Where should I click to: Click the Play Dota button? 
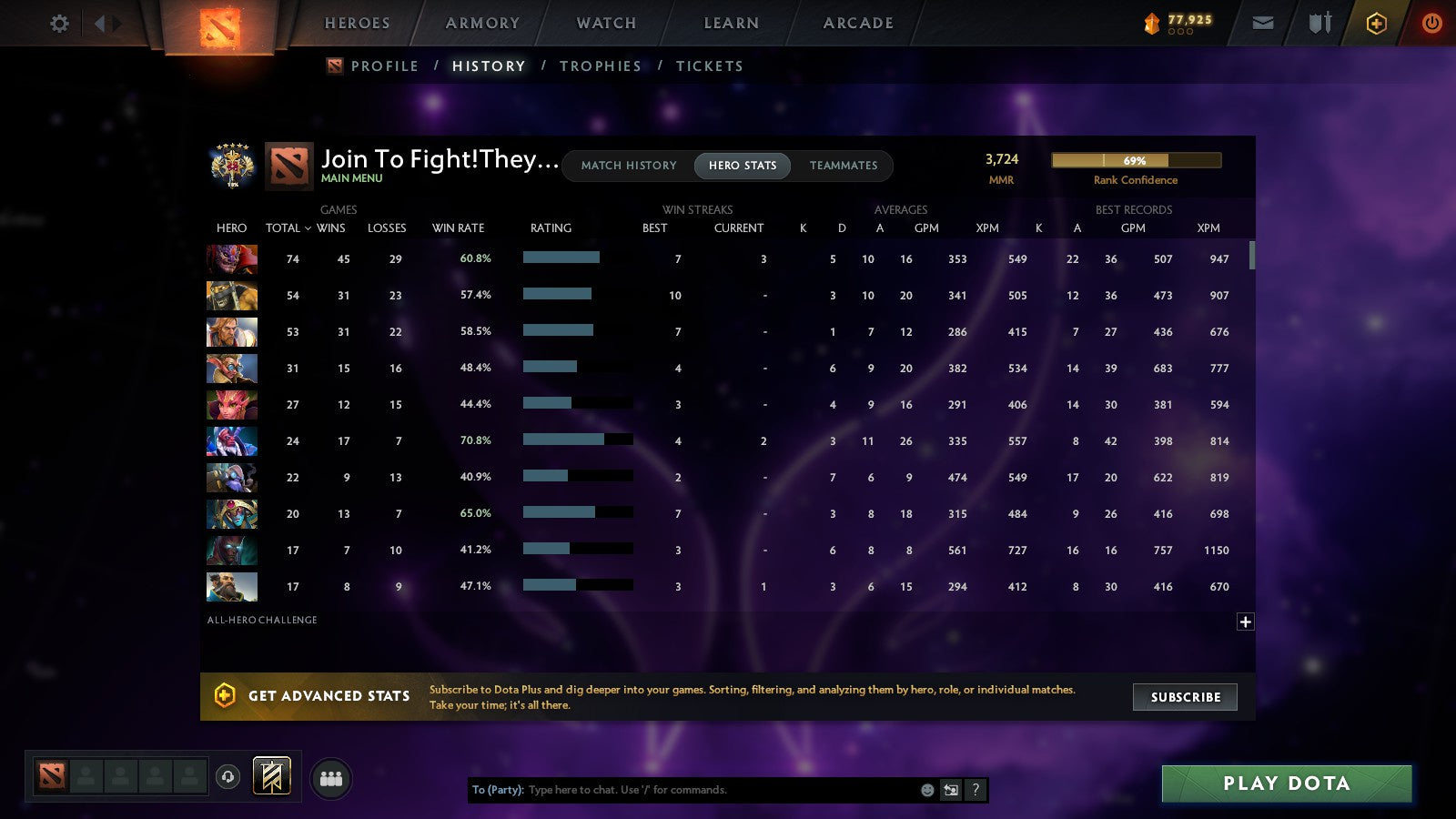pos(1286,783)
